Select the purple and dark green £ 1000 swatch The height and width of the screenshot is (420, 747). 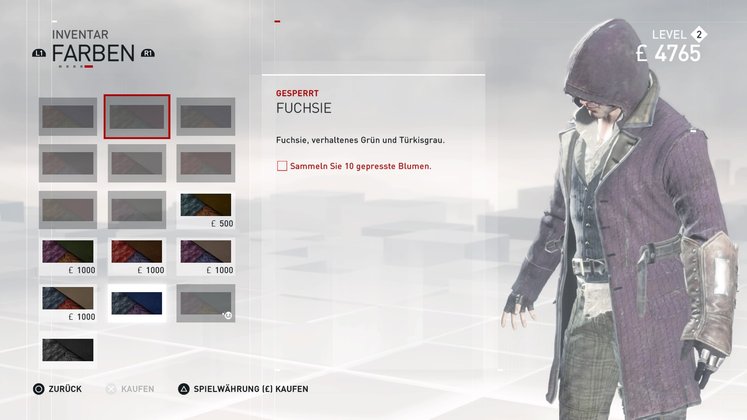(68, 251)
